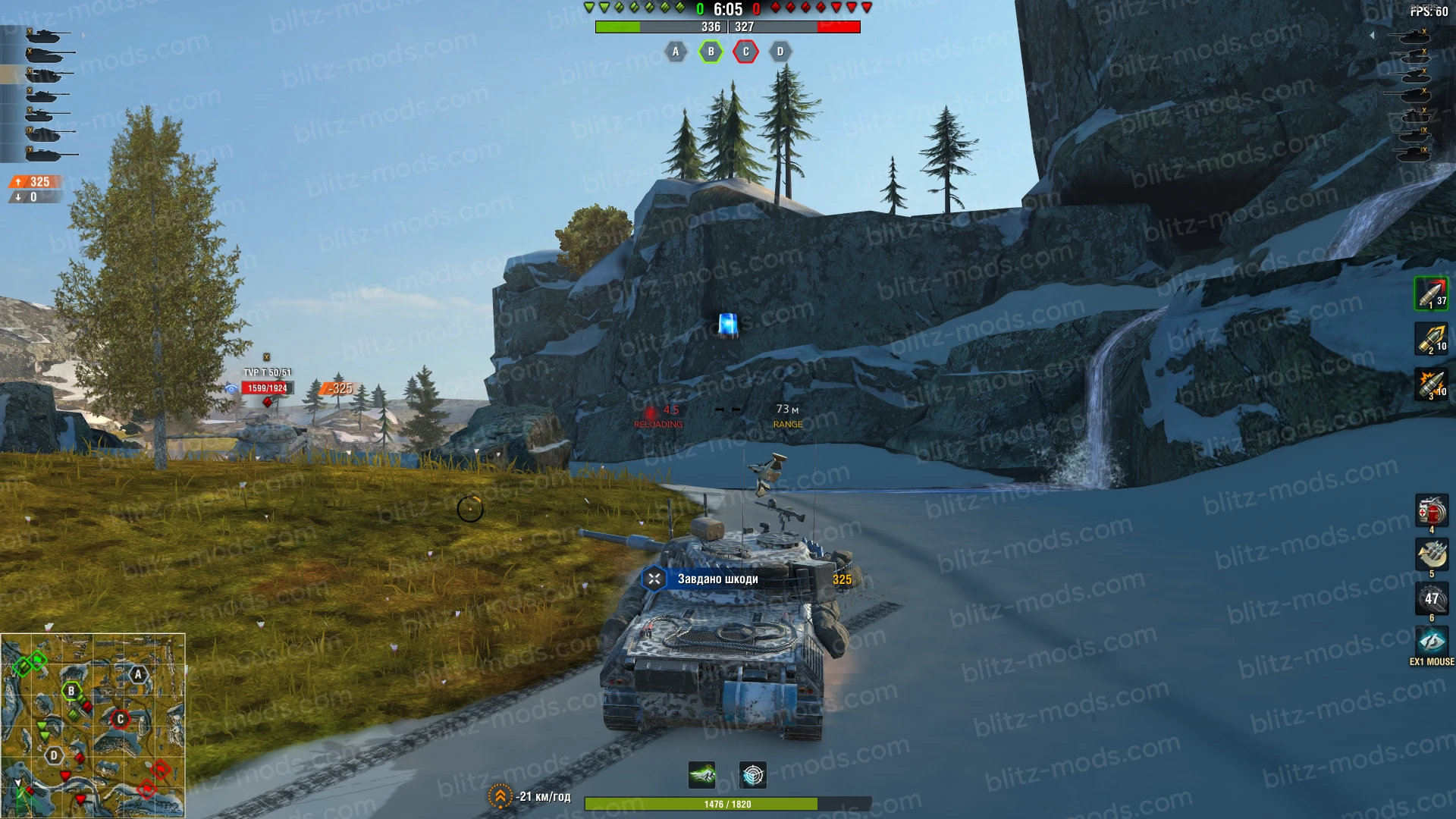Open the battlefield minimap

pos(93,726)
